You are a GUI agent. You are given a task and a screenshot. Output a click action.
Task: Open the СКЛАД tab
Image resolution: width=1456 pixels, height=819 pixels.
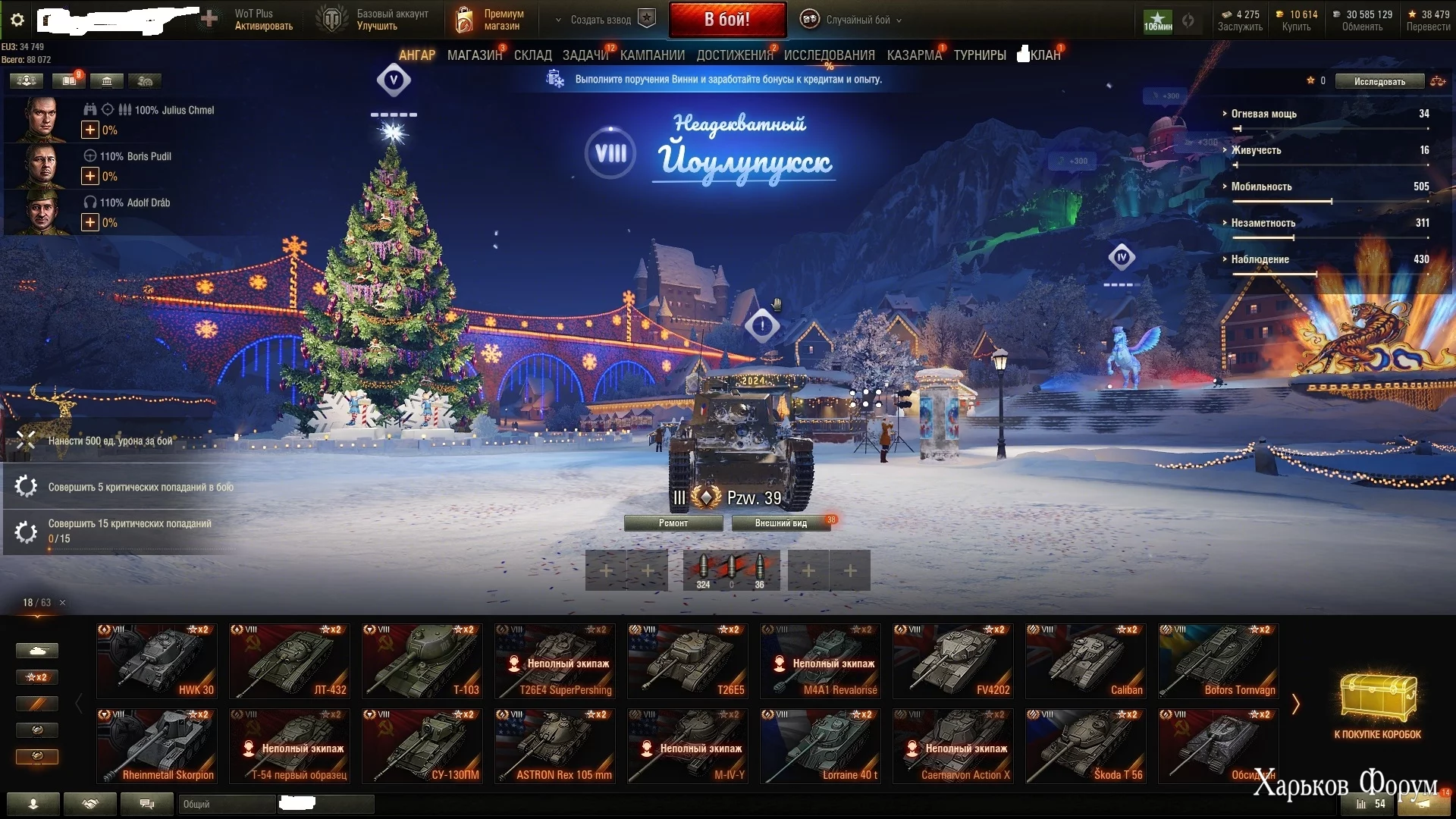pyautogui.click(x=532, y=55)
